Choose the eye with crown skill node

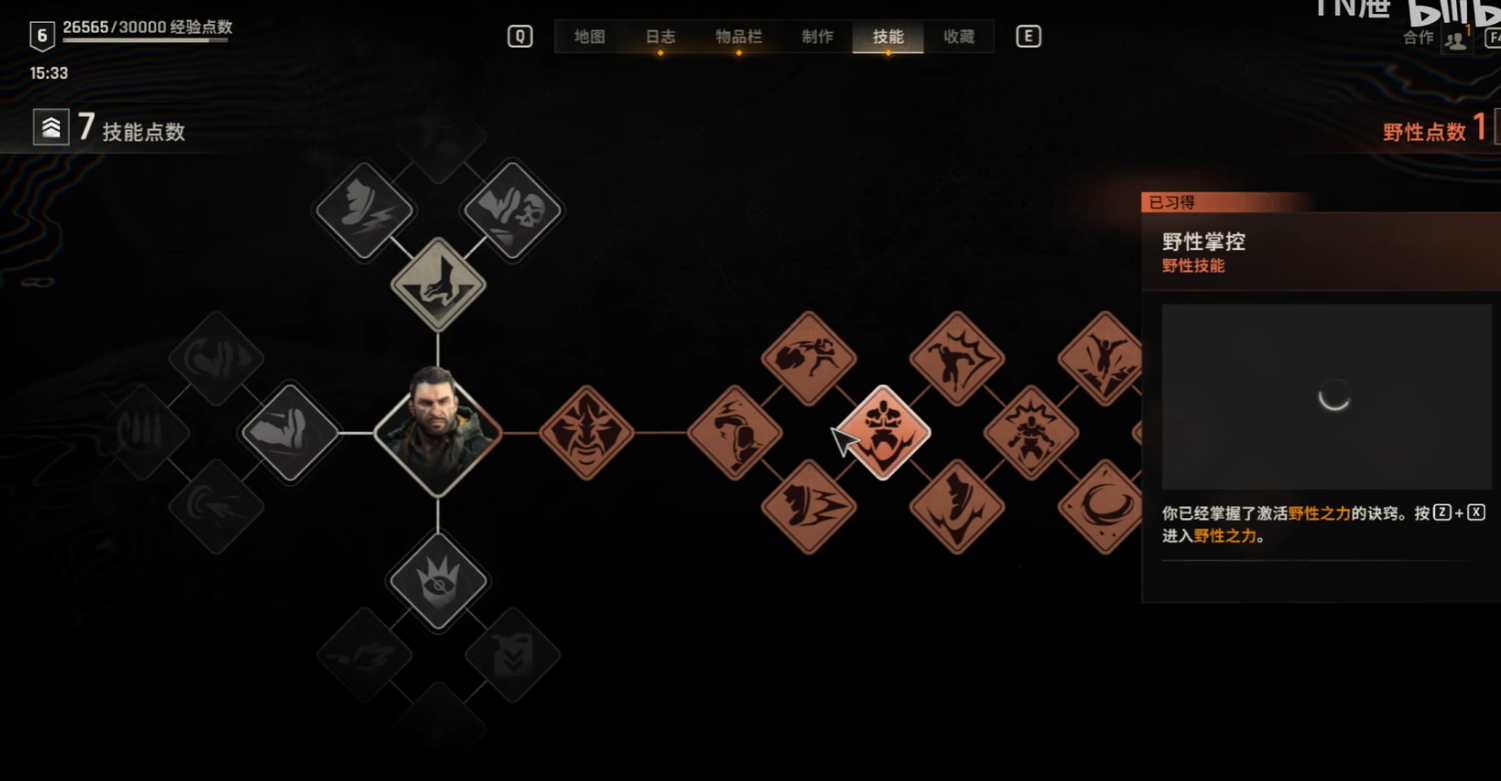438,581
